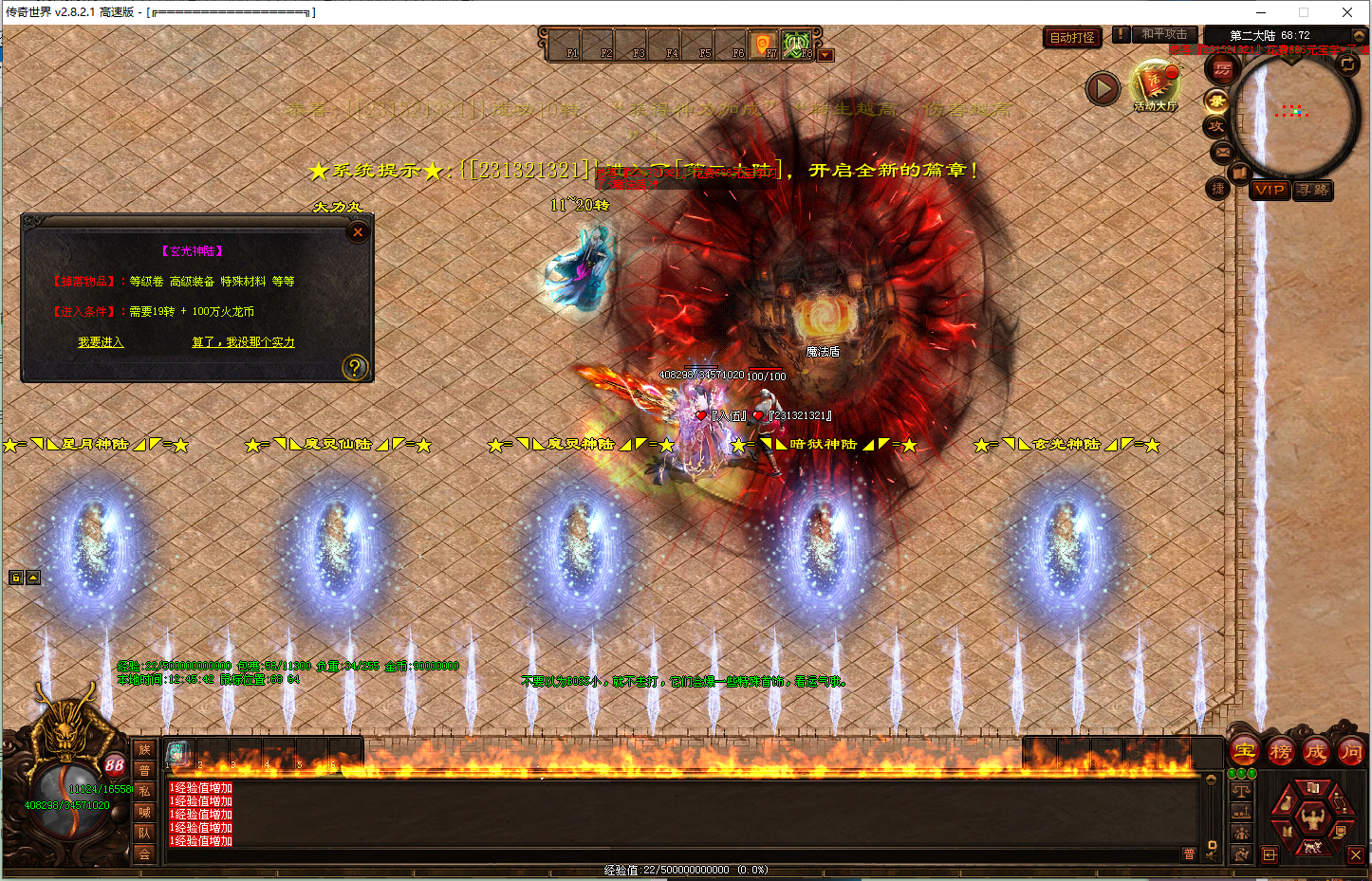1372x881 pixels.
Task: Choose the 我要进入 dialog option
Action: (101, 342)
